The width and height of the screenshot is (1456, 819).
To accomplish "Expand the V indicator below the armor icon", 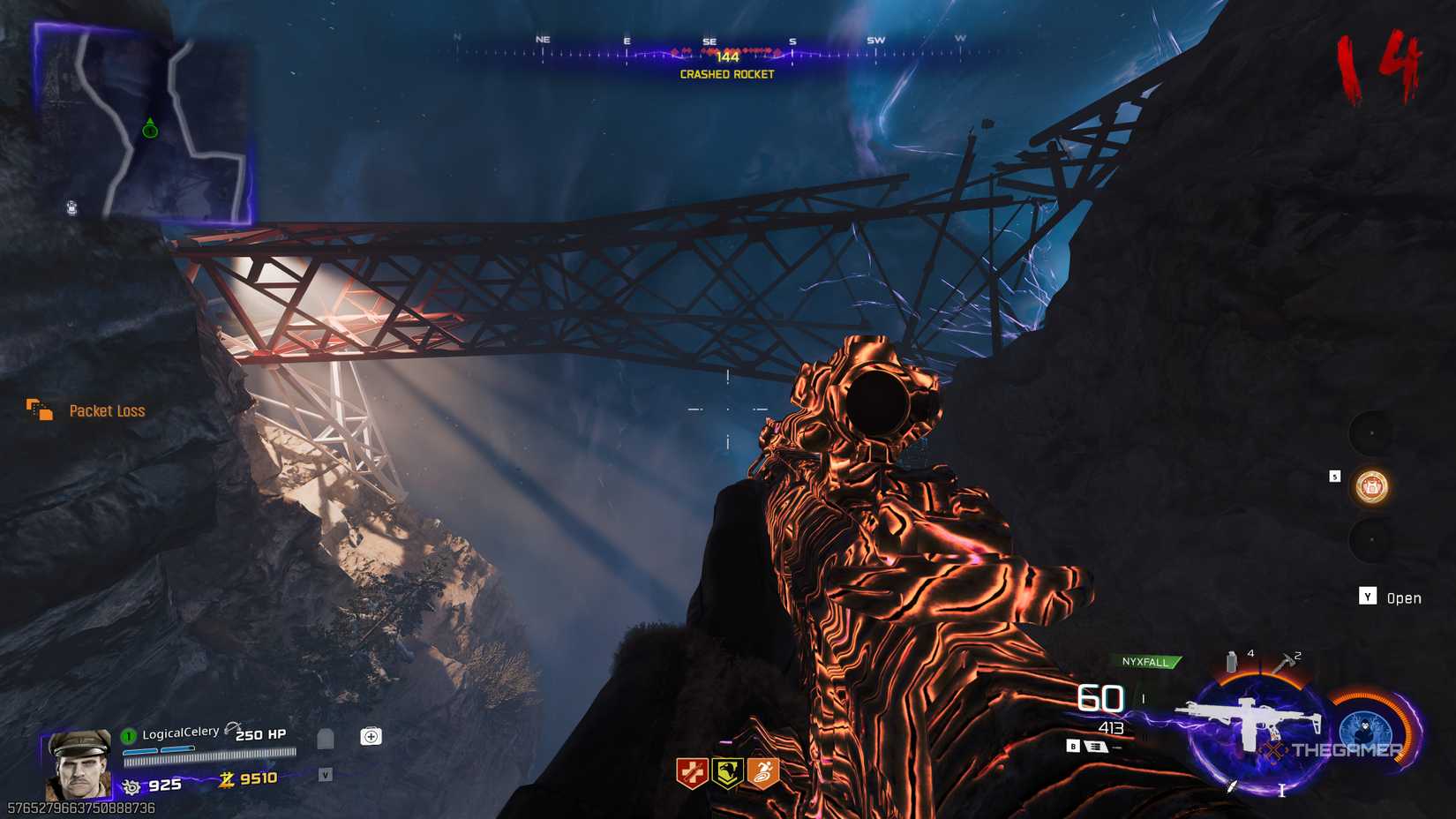I will (326, 776).
